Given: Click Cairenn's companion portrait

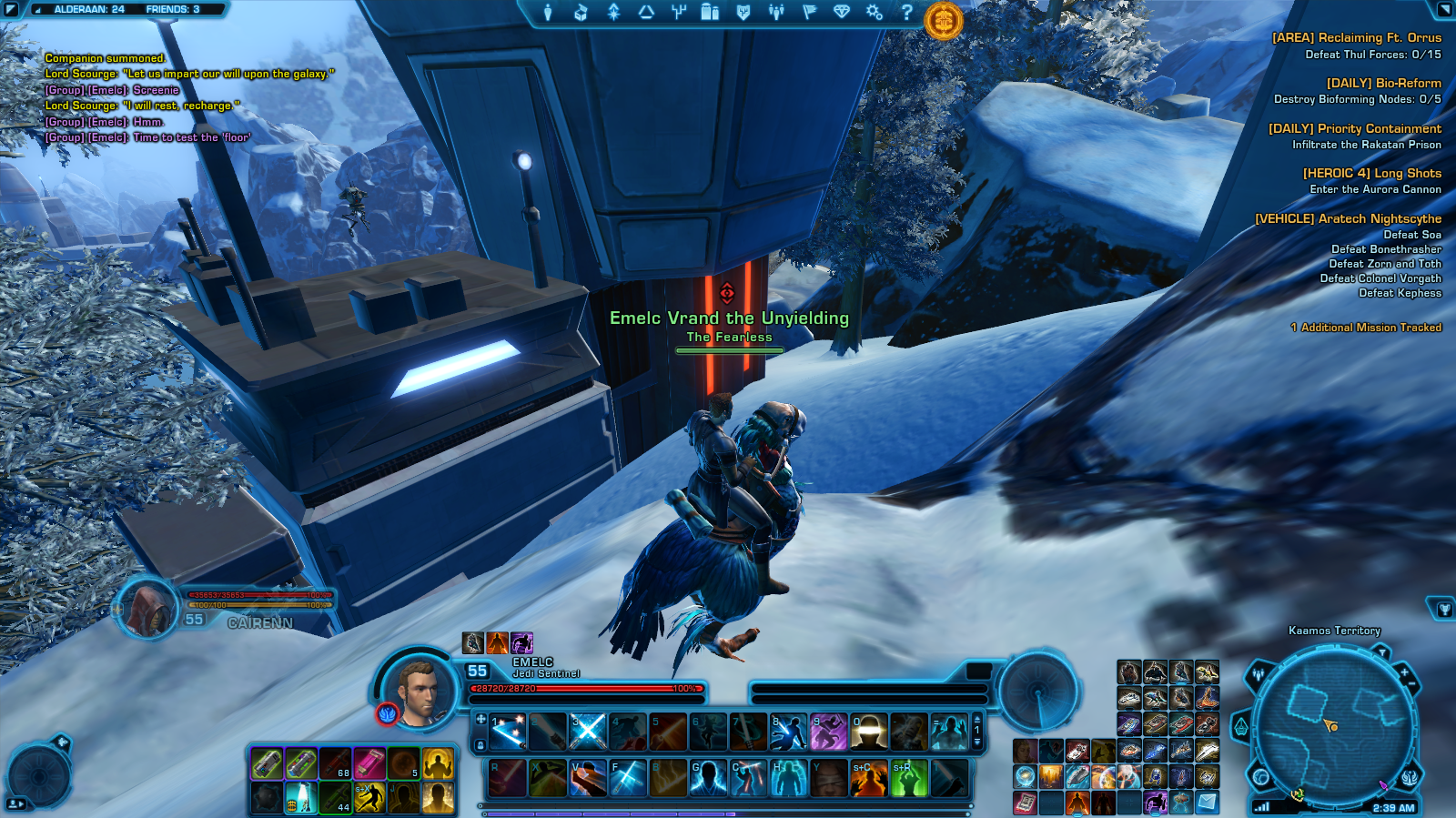Looking at the screenshot, I should 147,608.
